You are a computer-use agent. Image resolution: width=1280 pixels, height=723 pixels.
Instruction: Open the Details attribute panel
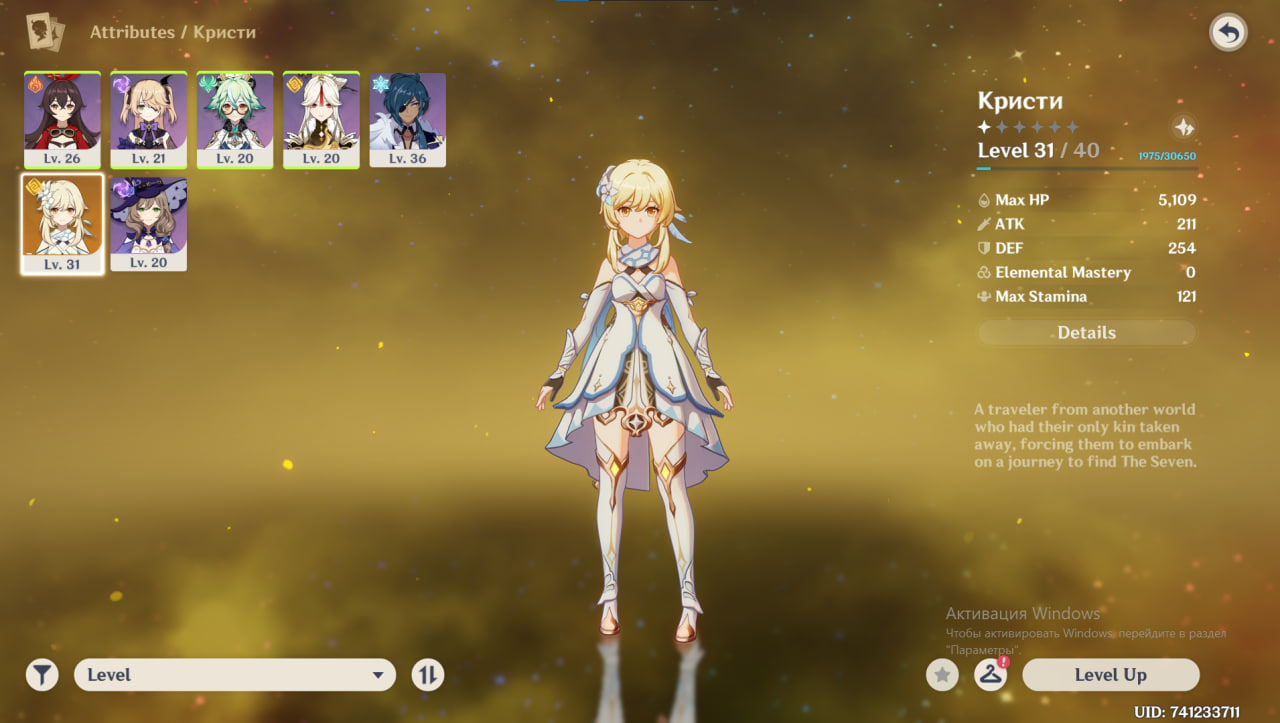click(1086, 333)
